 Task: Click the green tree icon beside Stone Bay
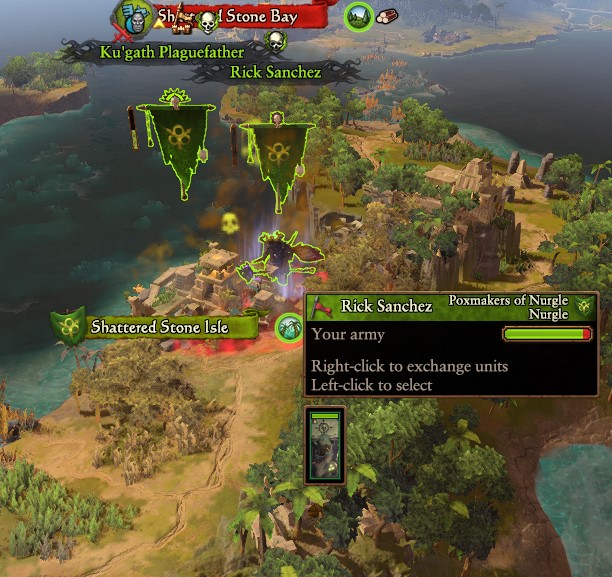tap(357, 16)
